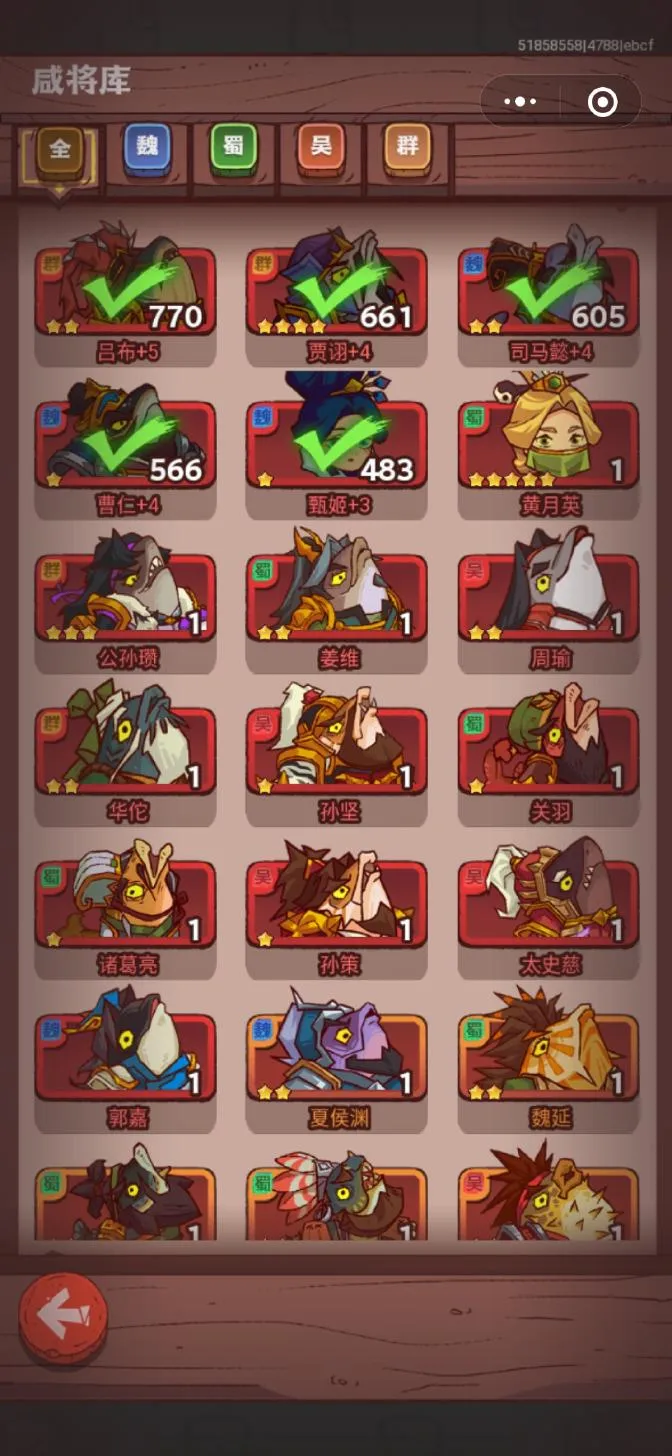The height and width of the screenshot is (1456, 672).
Task: Click the 司马懿+4 hero card
Action: point(549,292)
